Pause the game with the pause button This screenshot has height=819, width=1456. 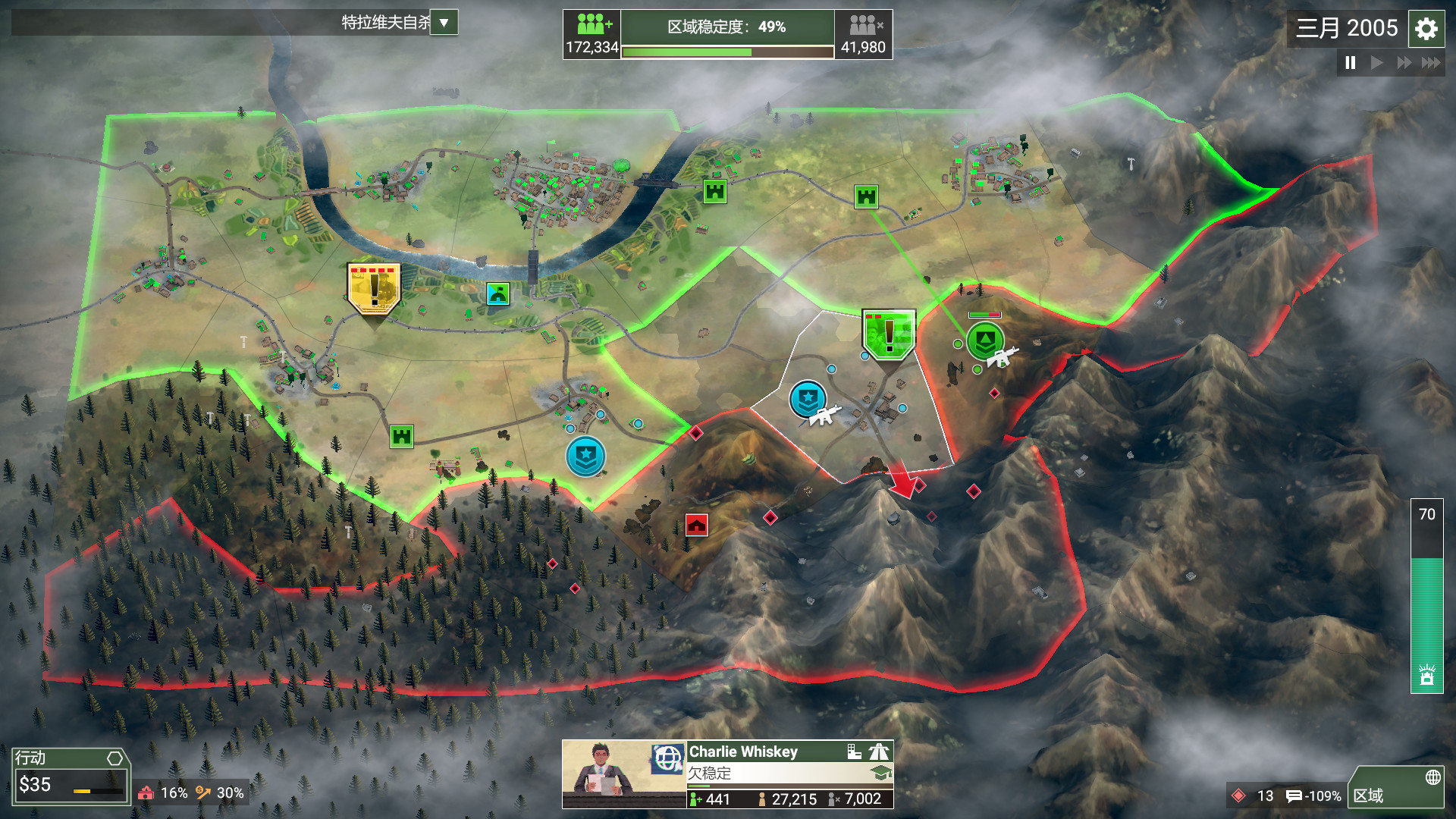click(x=1350, y=64)
